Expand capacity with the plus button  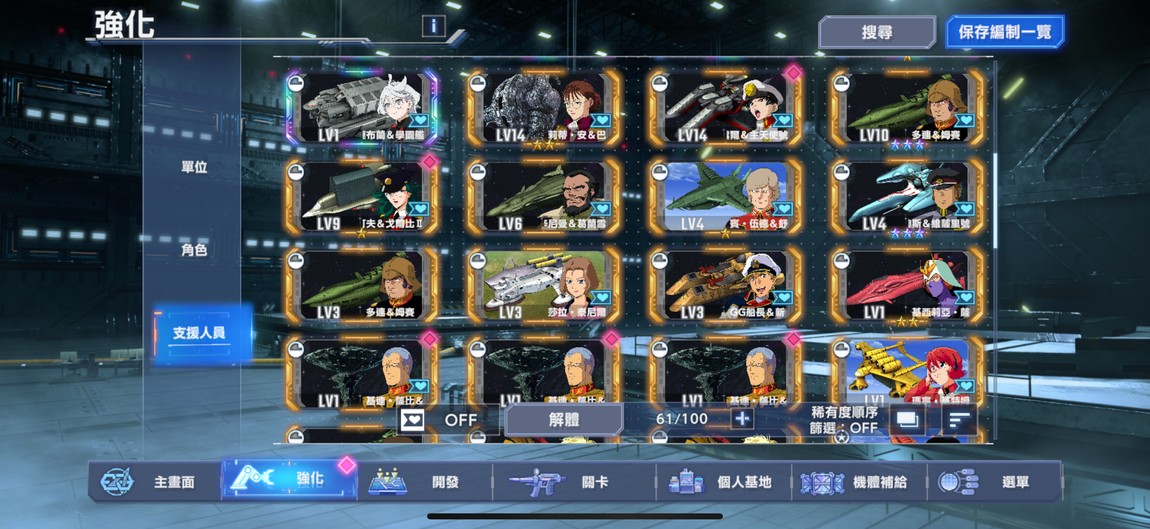point(742,419)
